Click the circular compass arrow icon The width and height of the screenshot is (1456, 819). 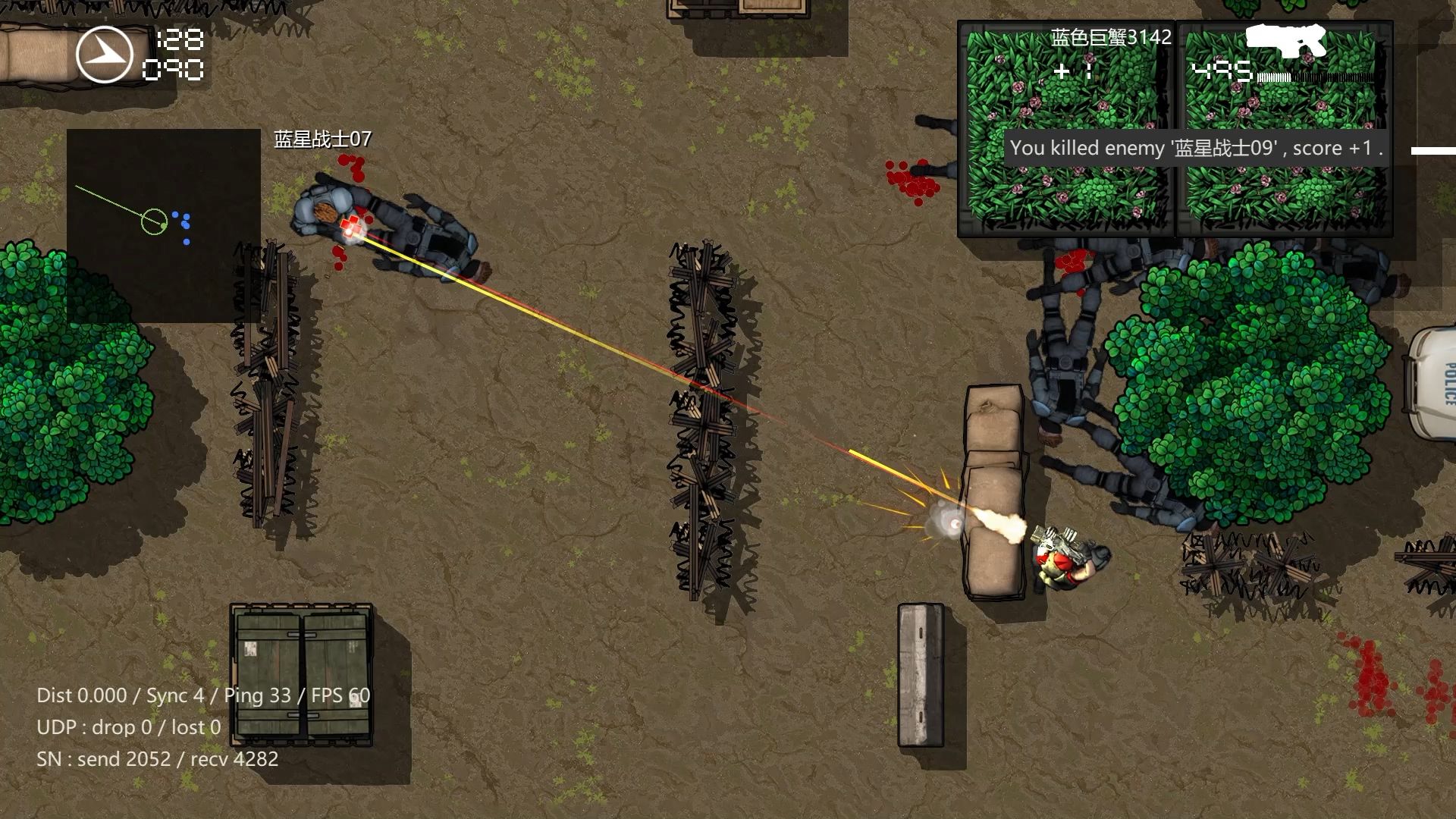tap(105, 55)
